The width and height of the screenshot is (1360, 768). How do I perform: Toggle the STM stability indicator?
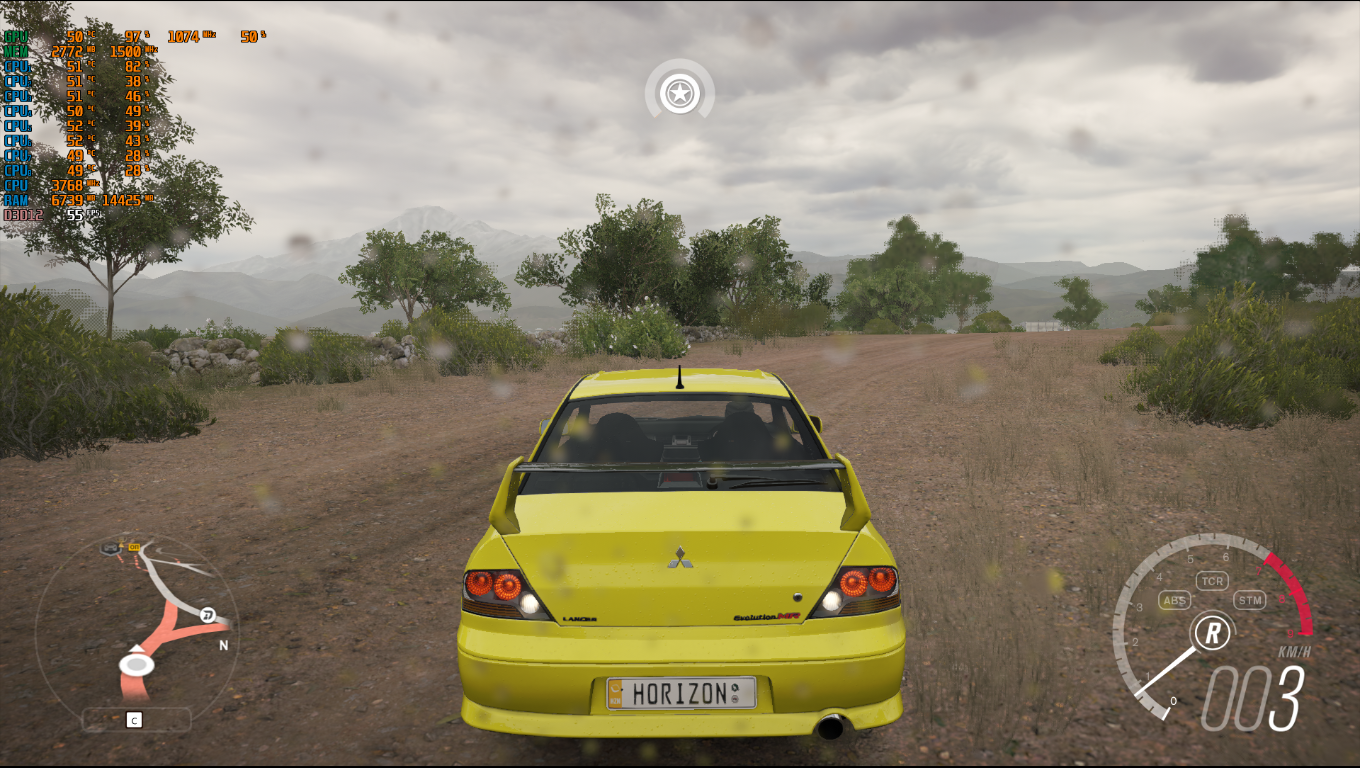[1249, 600]
